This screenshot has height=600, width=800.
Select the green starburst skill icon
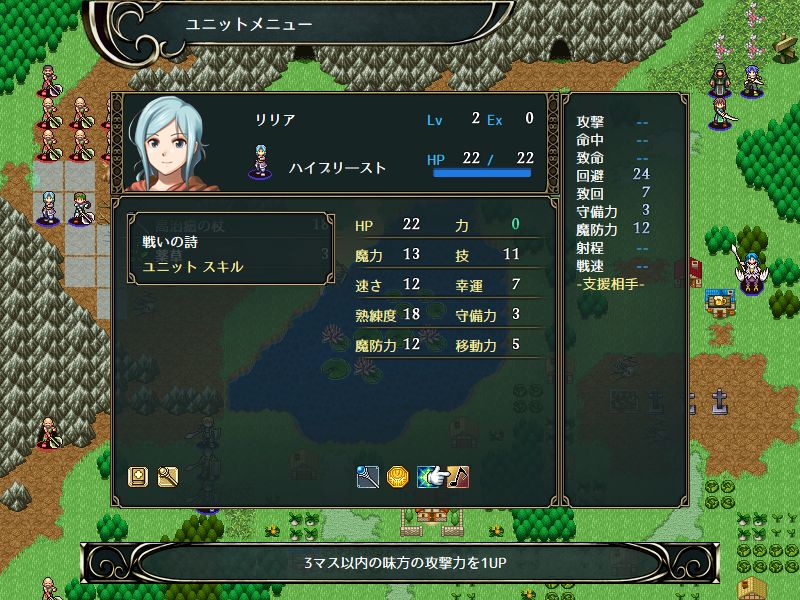click(428, 477)
